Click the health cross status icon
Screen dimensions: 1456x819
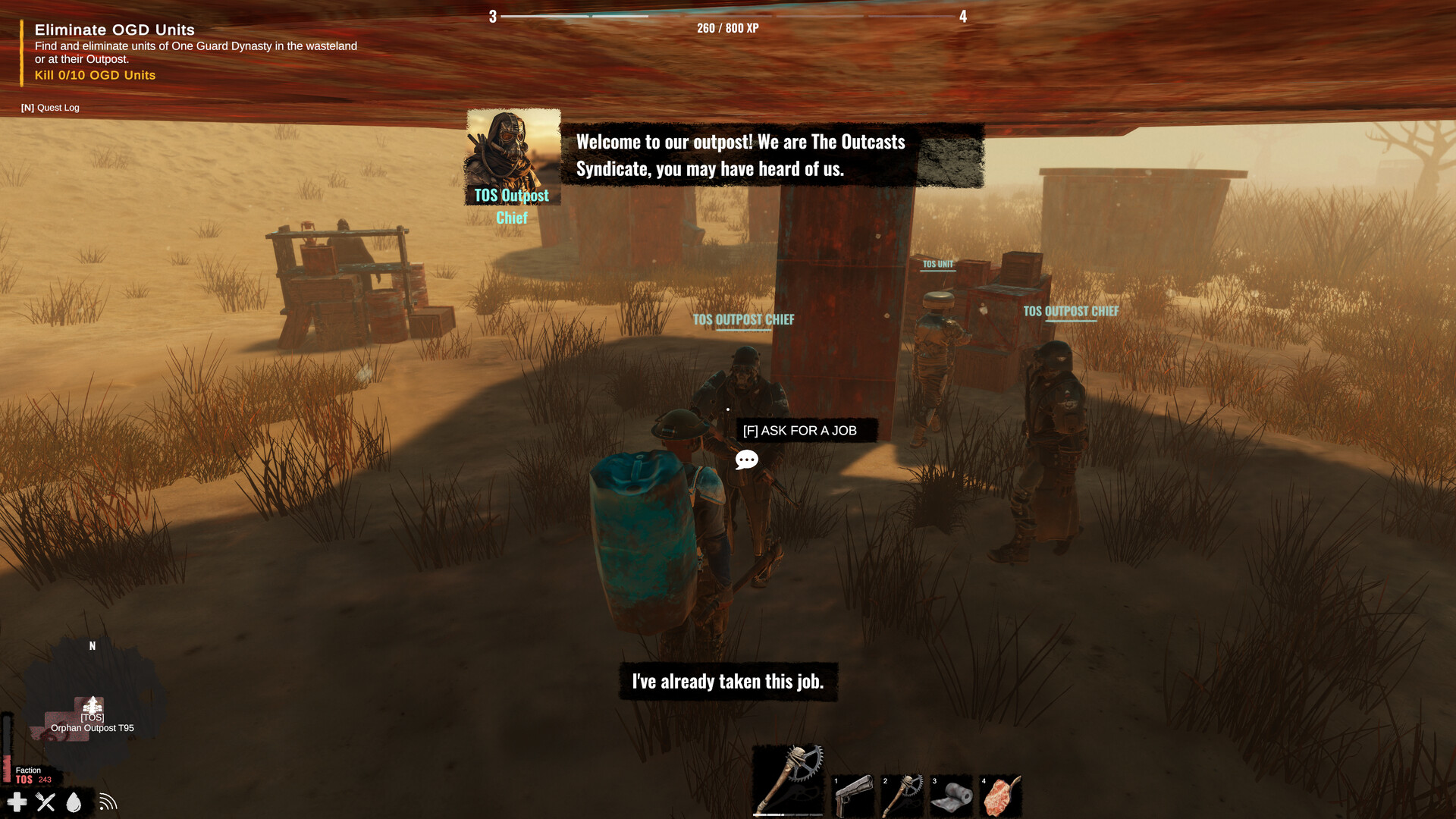17,802
